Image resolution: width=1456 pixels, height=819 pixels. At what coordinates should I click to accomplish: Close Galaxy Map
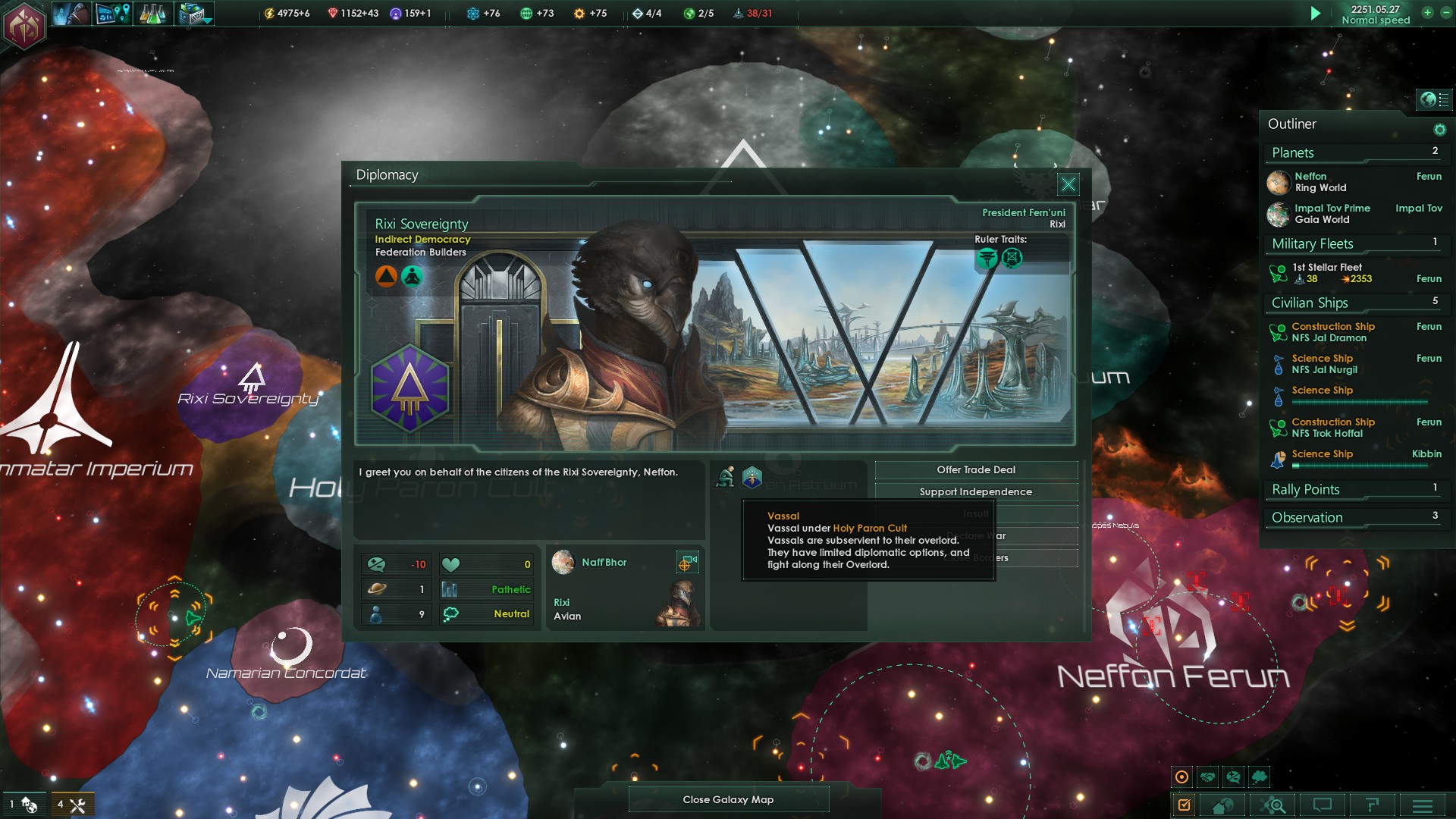[728, 799]
